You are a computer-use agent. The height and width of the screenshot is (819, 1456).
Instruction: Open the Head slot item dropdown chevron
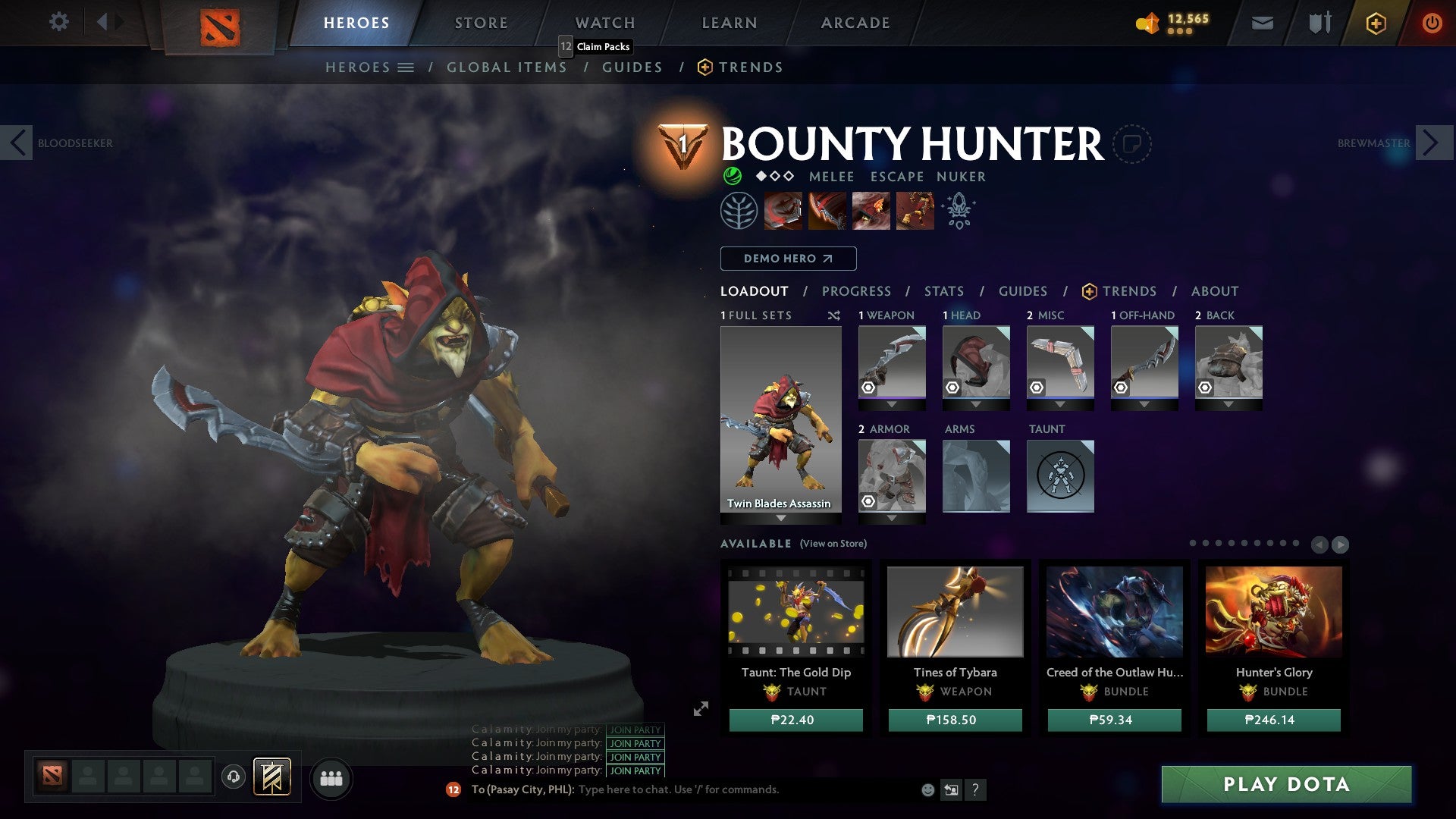click(975, 404)
